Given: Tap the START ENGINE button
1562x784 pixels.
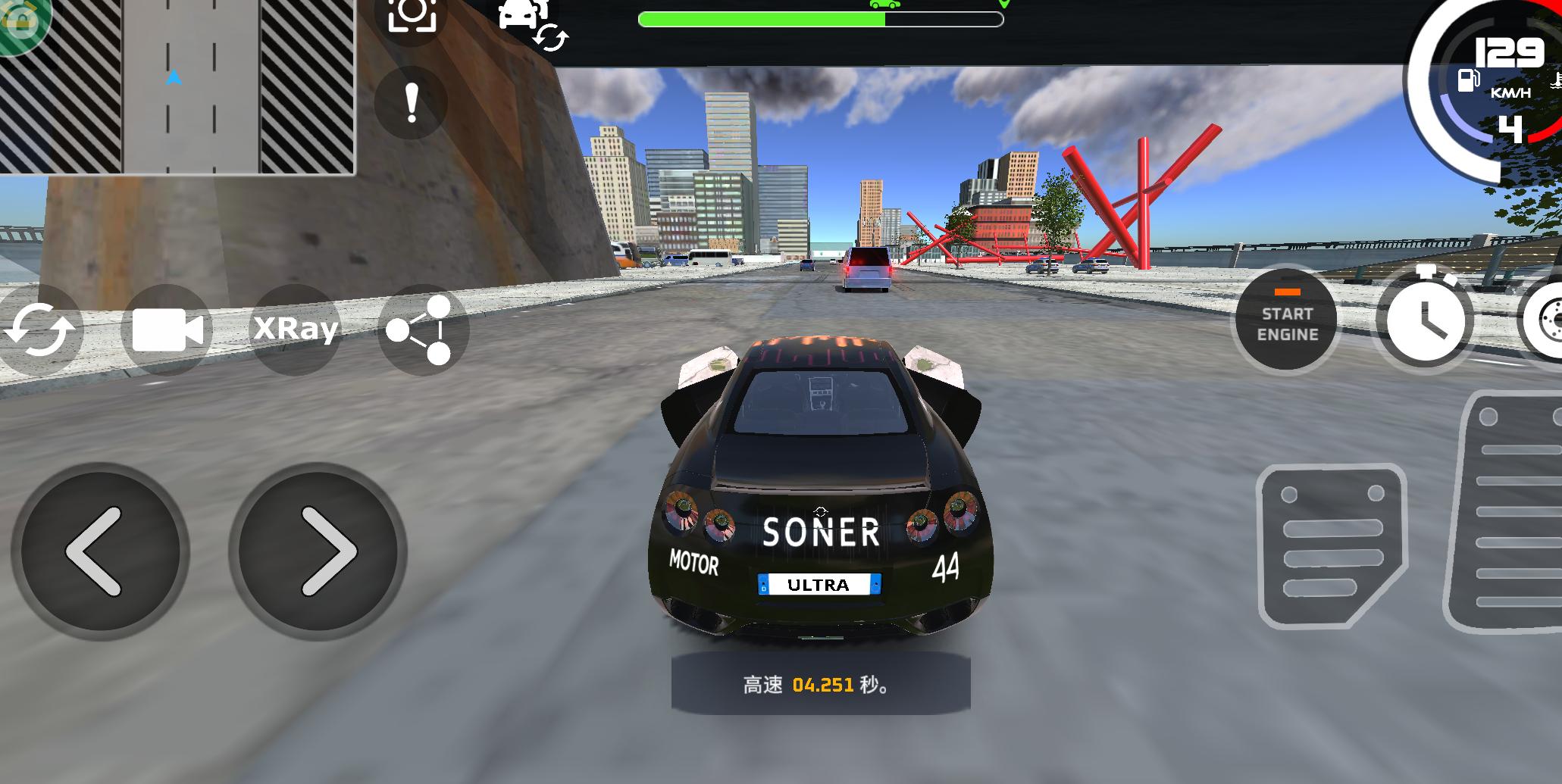Looking at the screenshot, I should coord(1286,322).
